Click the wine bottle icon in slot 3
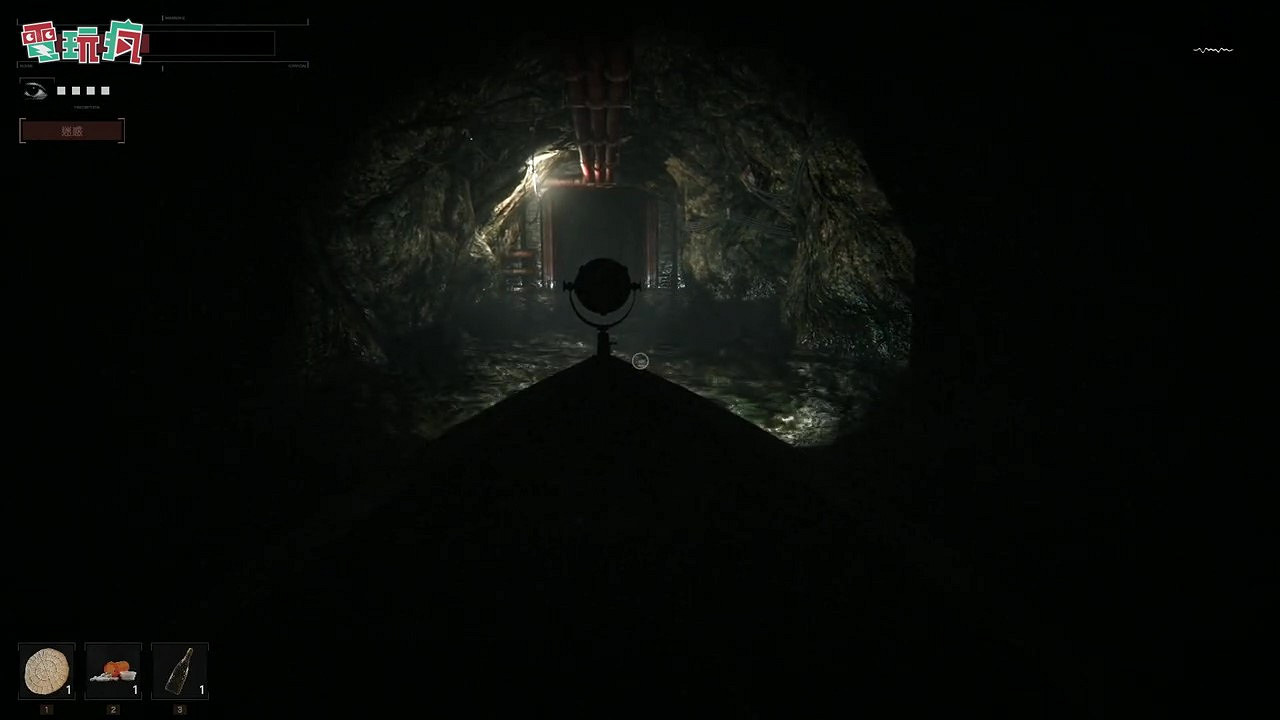1280x720 pixels. pyautogui.click(x=179, y=670)
